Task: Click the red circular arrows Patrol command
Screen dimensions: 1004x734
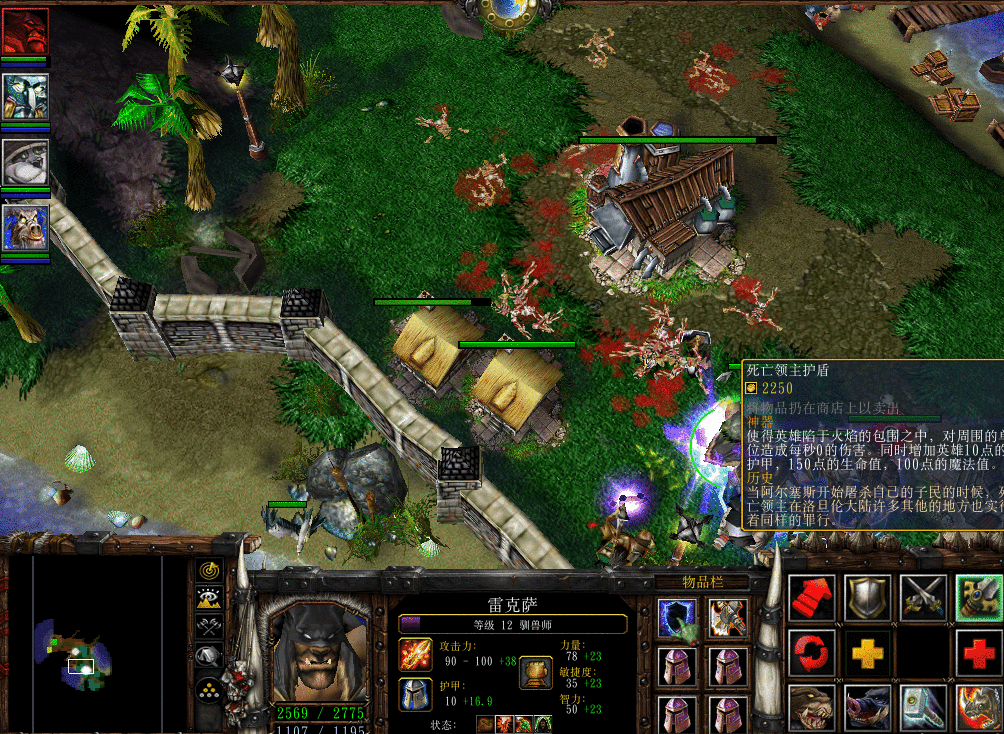Action: [x=812, y=653]
